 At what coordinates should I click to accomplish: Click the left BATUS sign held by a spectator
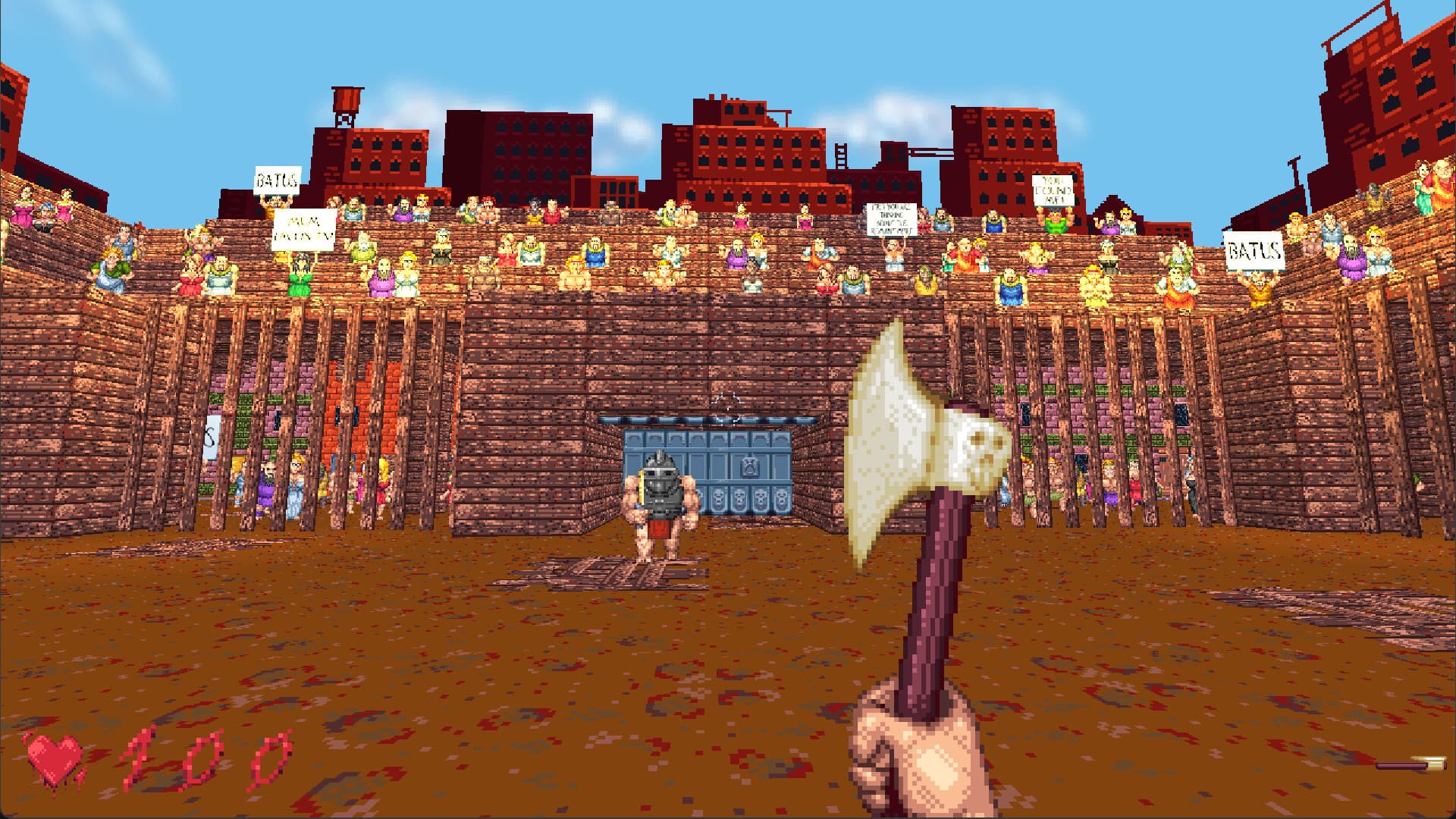point(277,180)
